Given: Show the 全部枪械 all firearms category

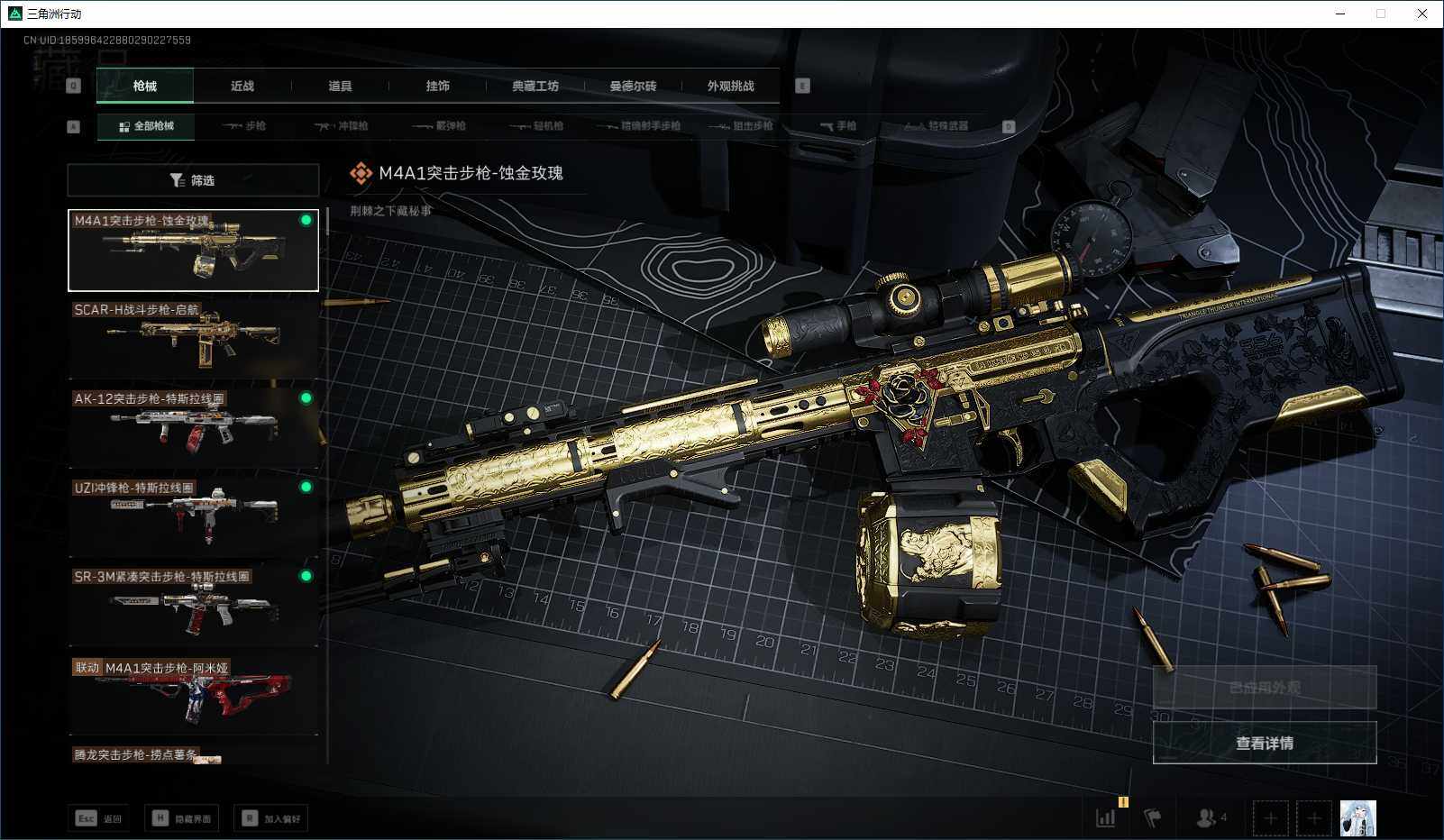Looking at the screenshot, I should point(146,126).
